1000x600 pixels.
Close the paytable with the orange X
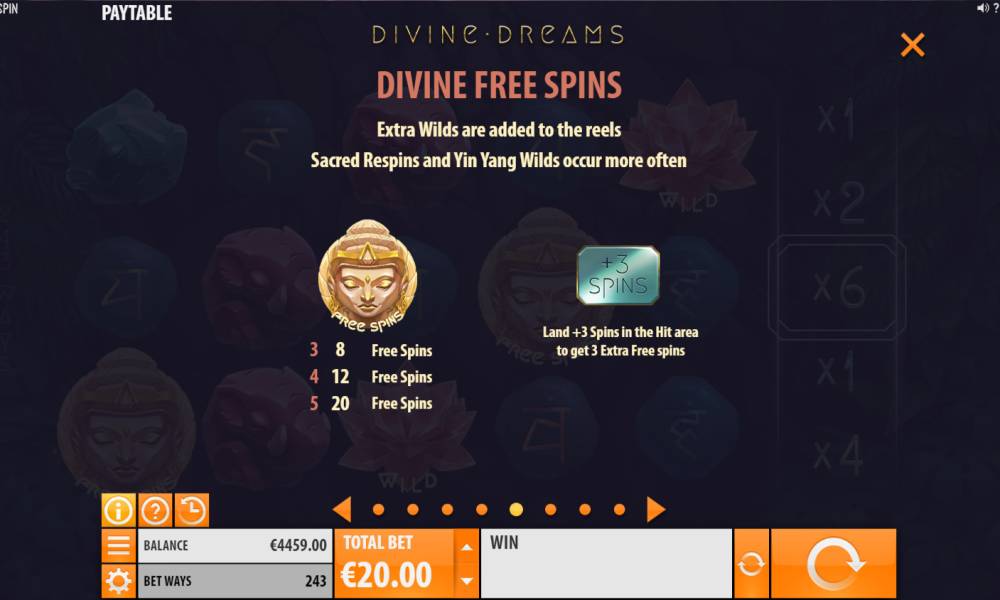(x=912, y=45)
